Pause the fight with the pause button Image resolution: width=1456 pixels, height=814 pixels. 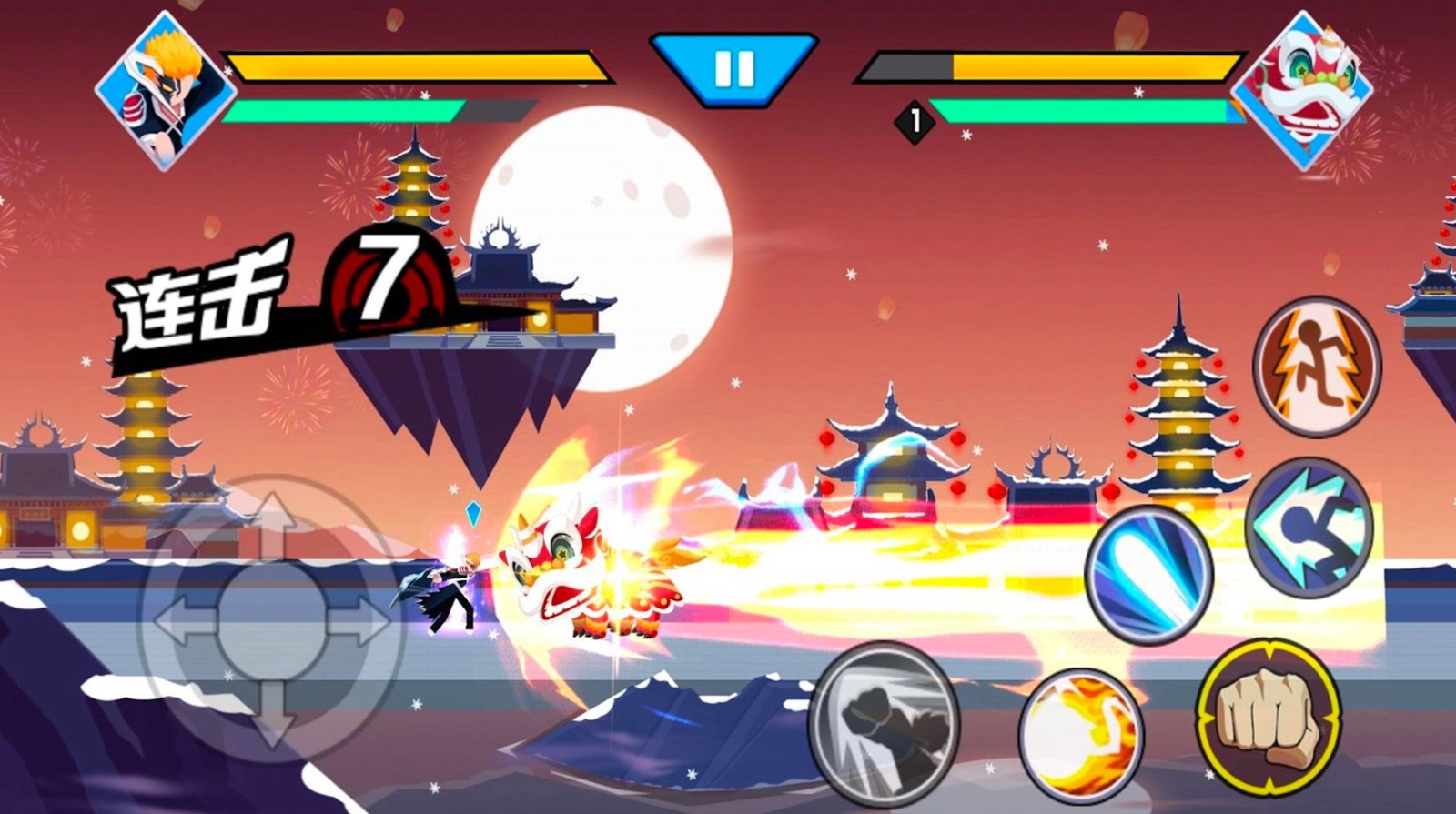pyautogui.click(x=733, y=68)
